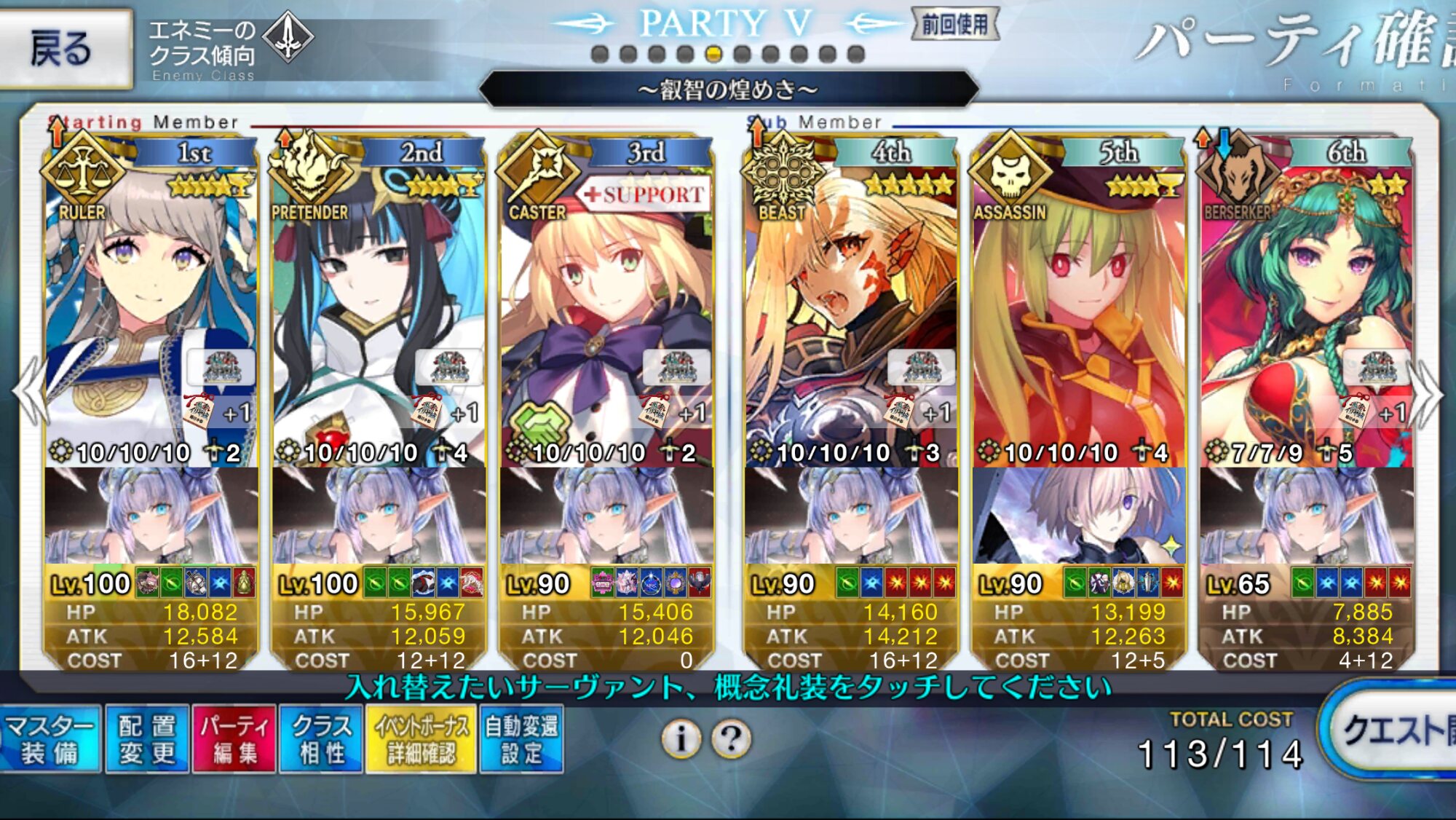Open 自動変還設定 auto settings
1456x820 pixels.
[x=521, y=739]
